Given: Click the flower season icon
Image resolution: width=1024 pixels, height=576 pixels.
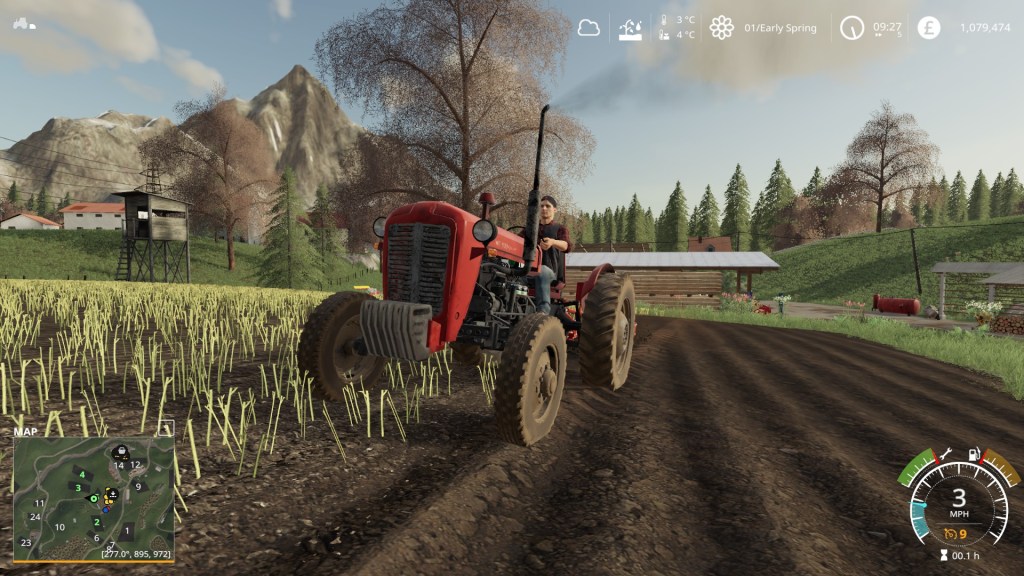Looking at the screenshot, I should [x=721, y=28].
